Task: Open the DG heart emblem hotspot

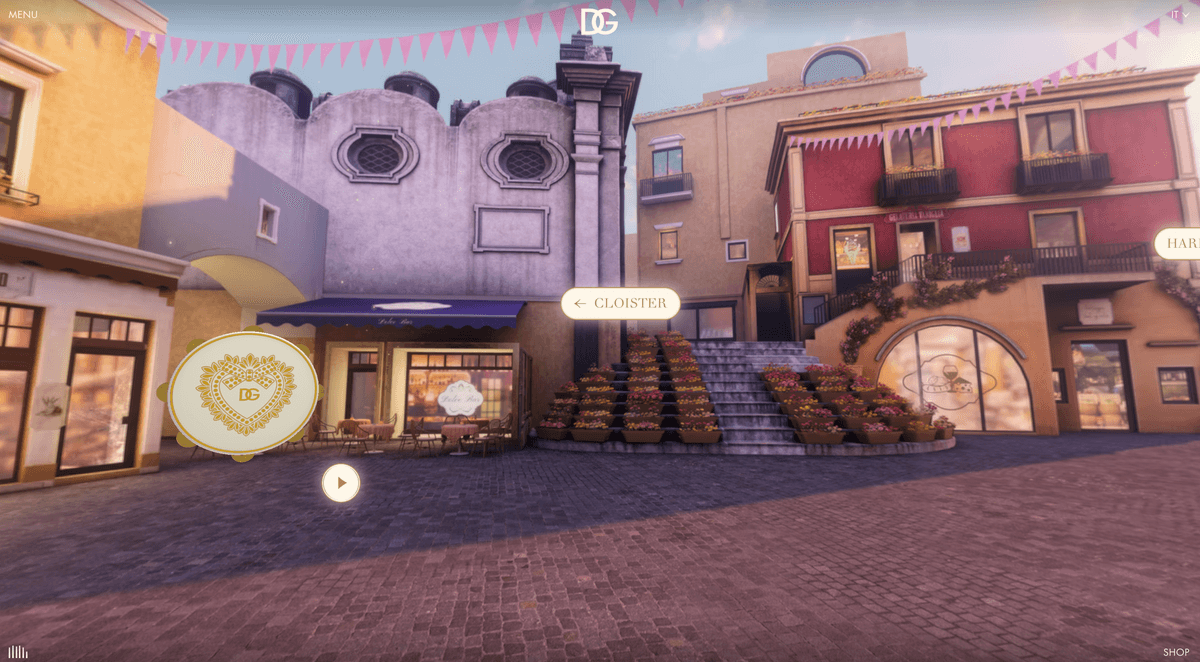Action: [243, 393]
